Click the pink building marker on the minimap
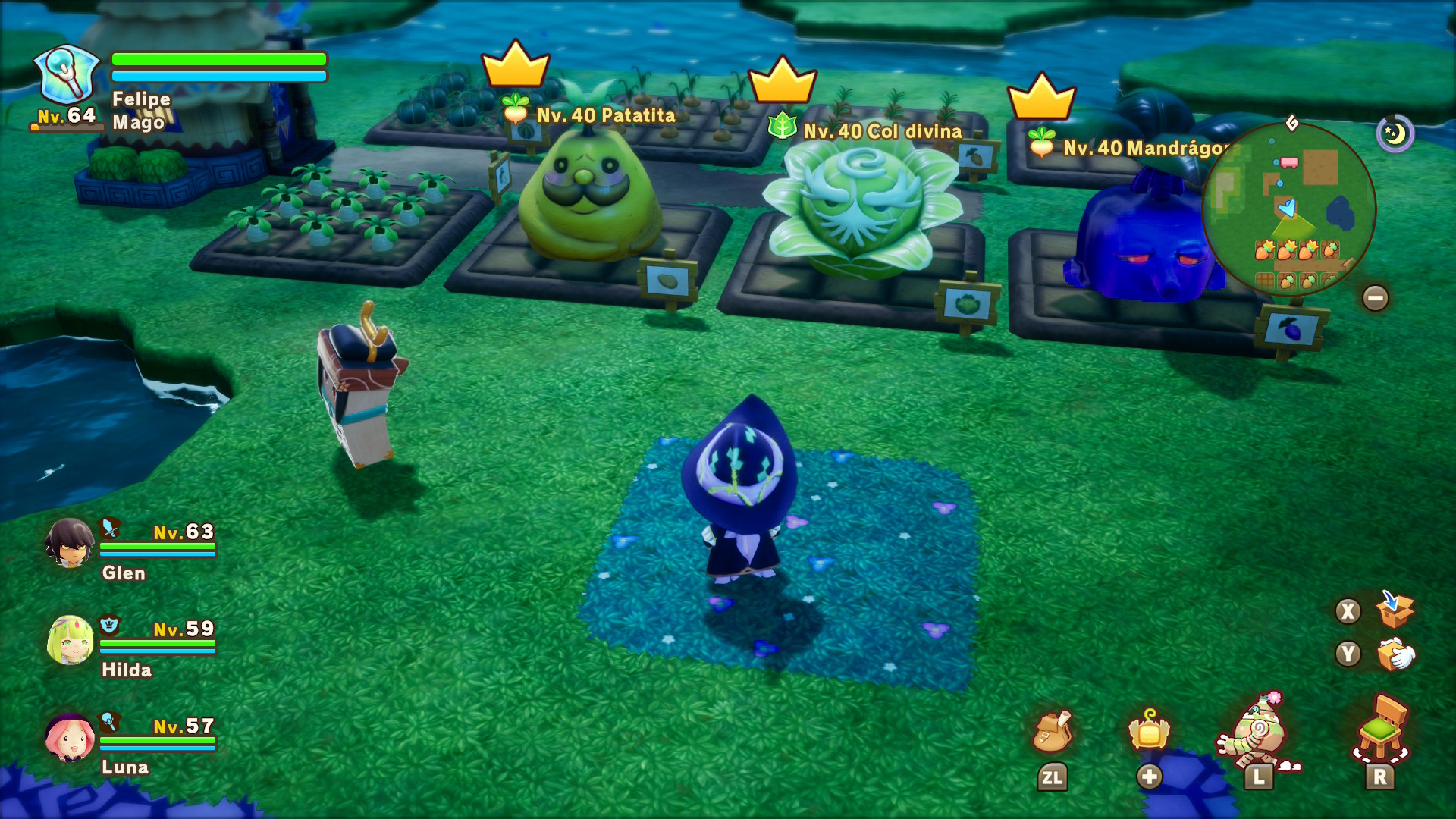Viewport: 1456px width, 819px height. 1288,162
